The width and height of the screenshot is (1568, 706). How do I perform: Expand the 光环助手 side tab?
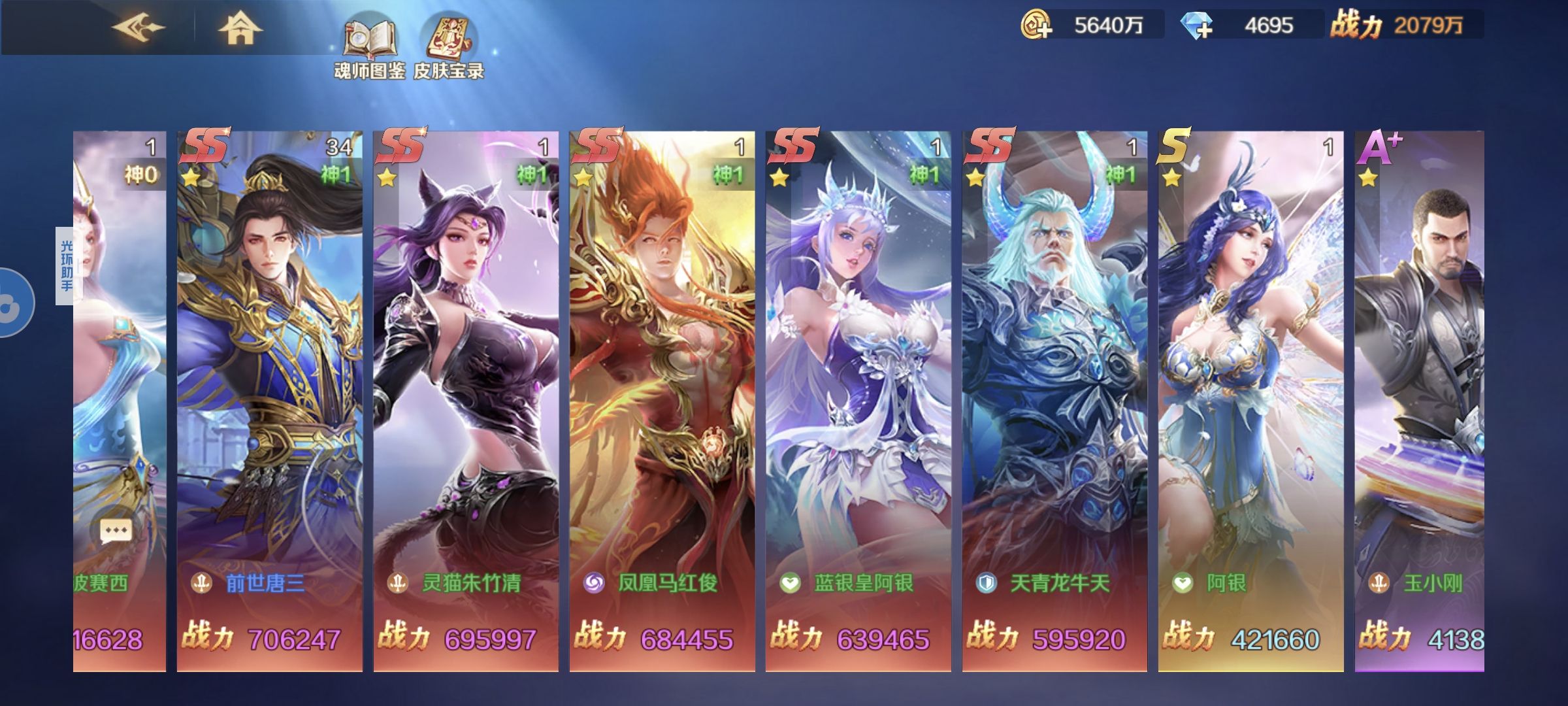click(x=66, y=265)
